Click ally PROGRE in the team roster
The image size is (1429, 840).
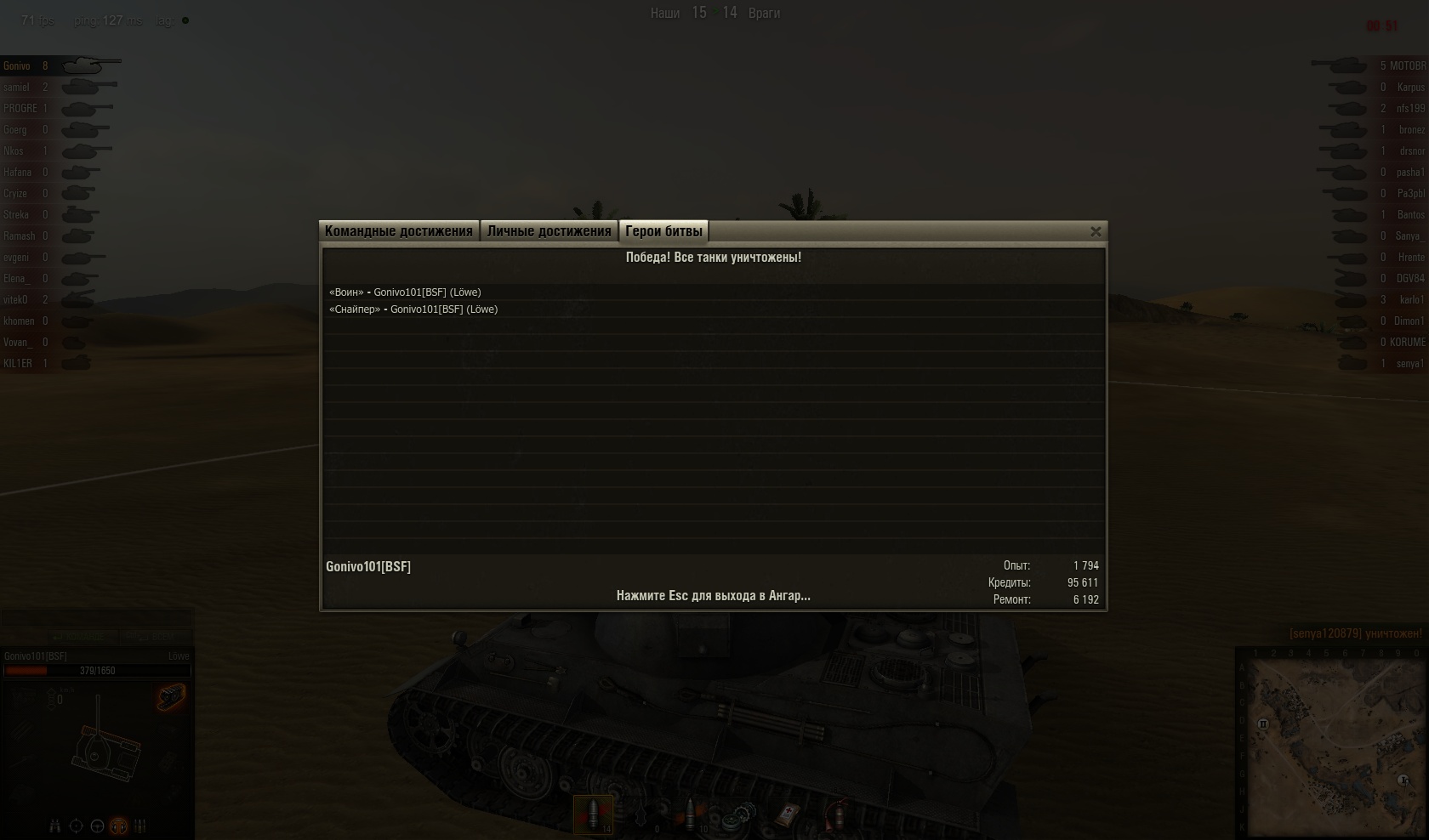pos(20,109)
